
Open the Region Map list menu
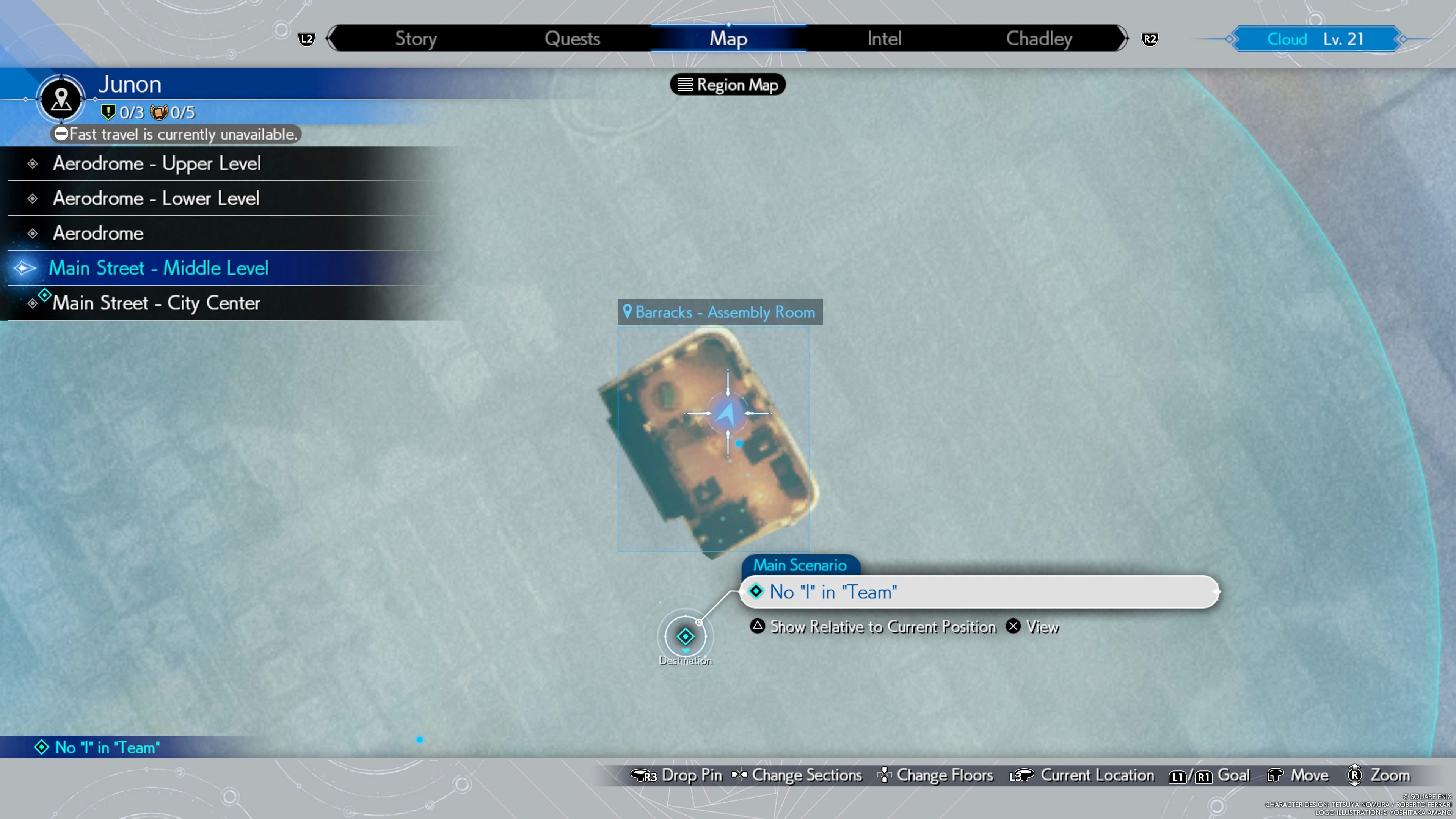(x=728, y=85)
